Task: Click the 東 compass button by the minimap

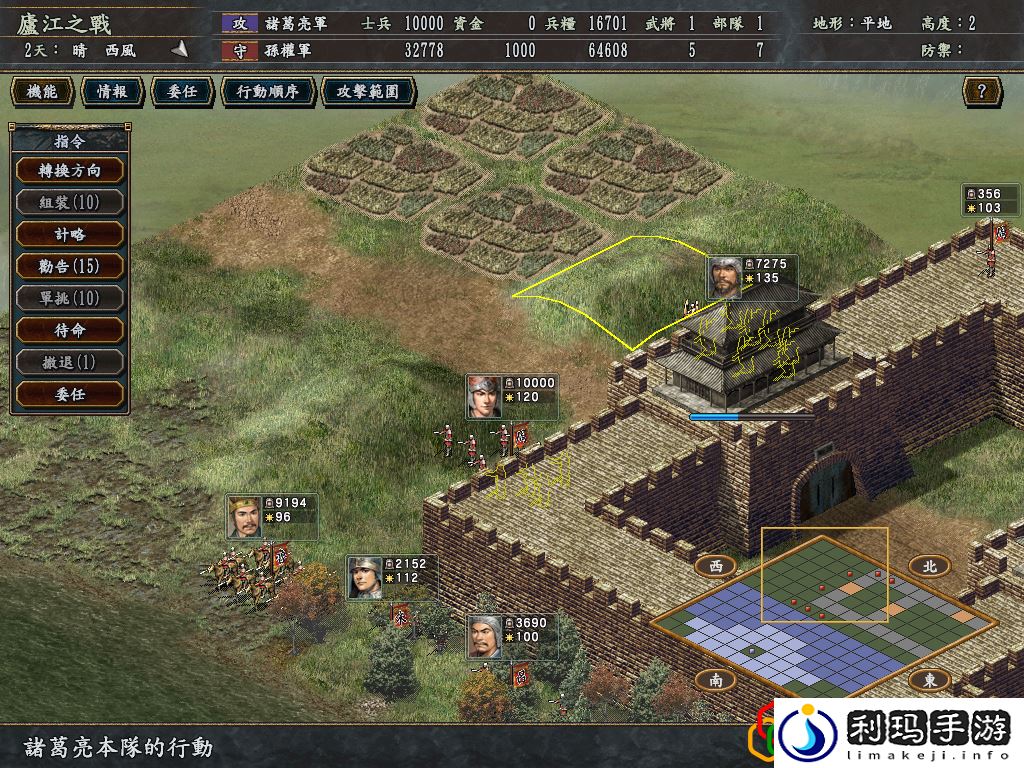Action: [929, 680]
